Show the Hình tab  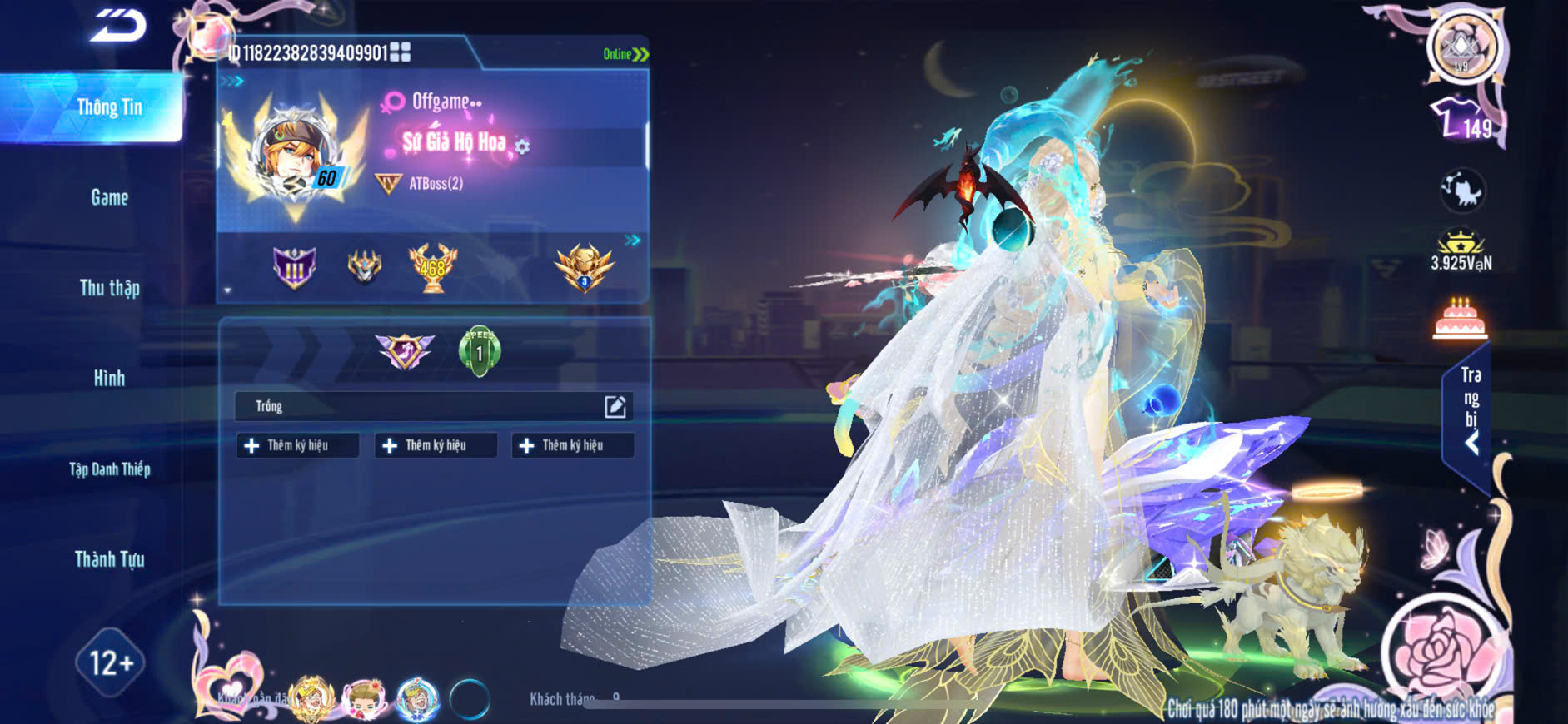pyautogui.click(x=109, y=379)
